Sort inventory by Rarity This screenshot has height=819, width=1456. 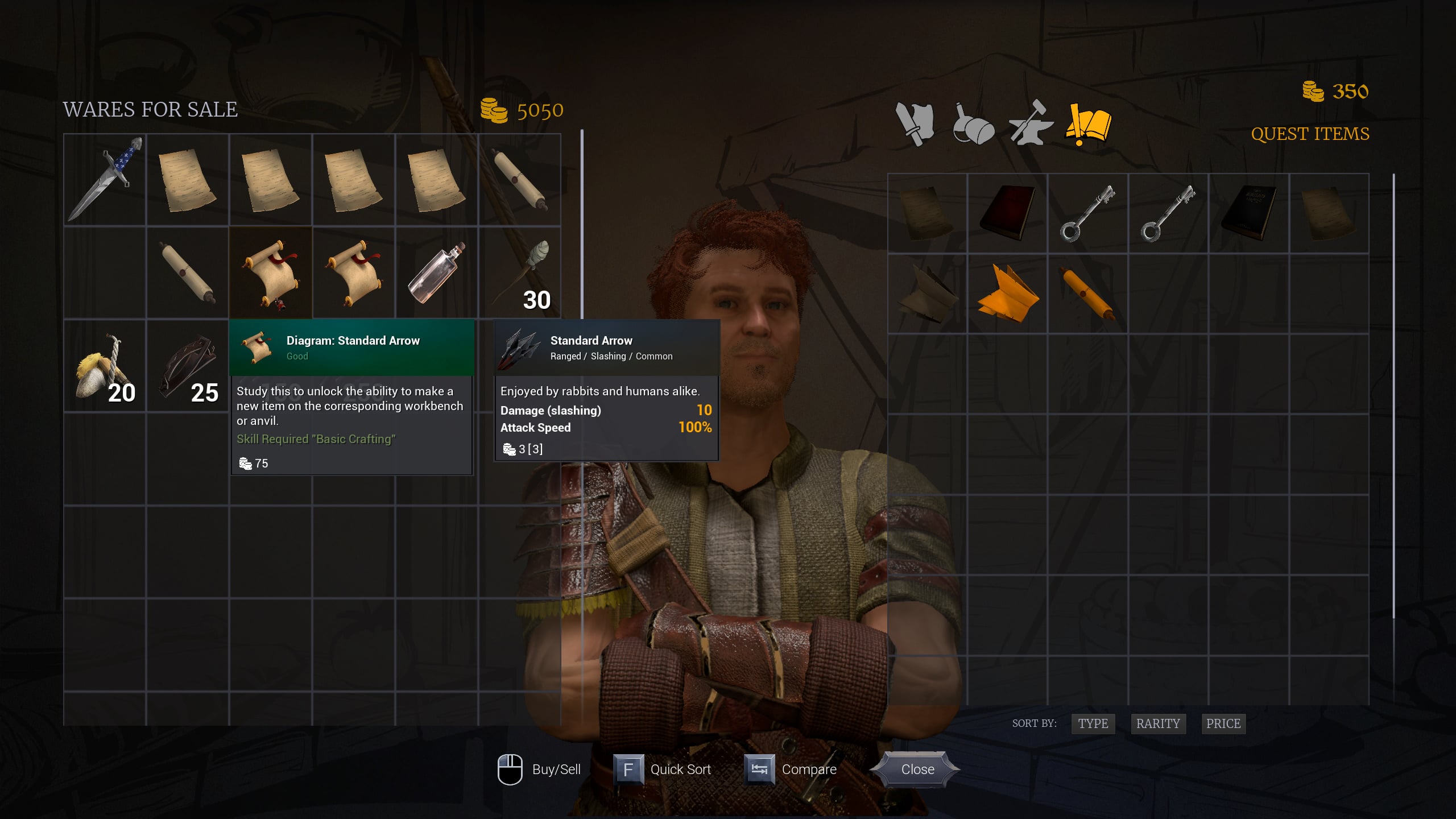click(x=1157, y=723)
